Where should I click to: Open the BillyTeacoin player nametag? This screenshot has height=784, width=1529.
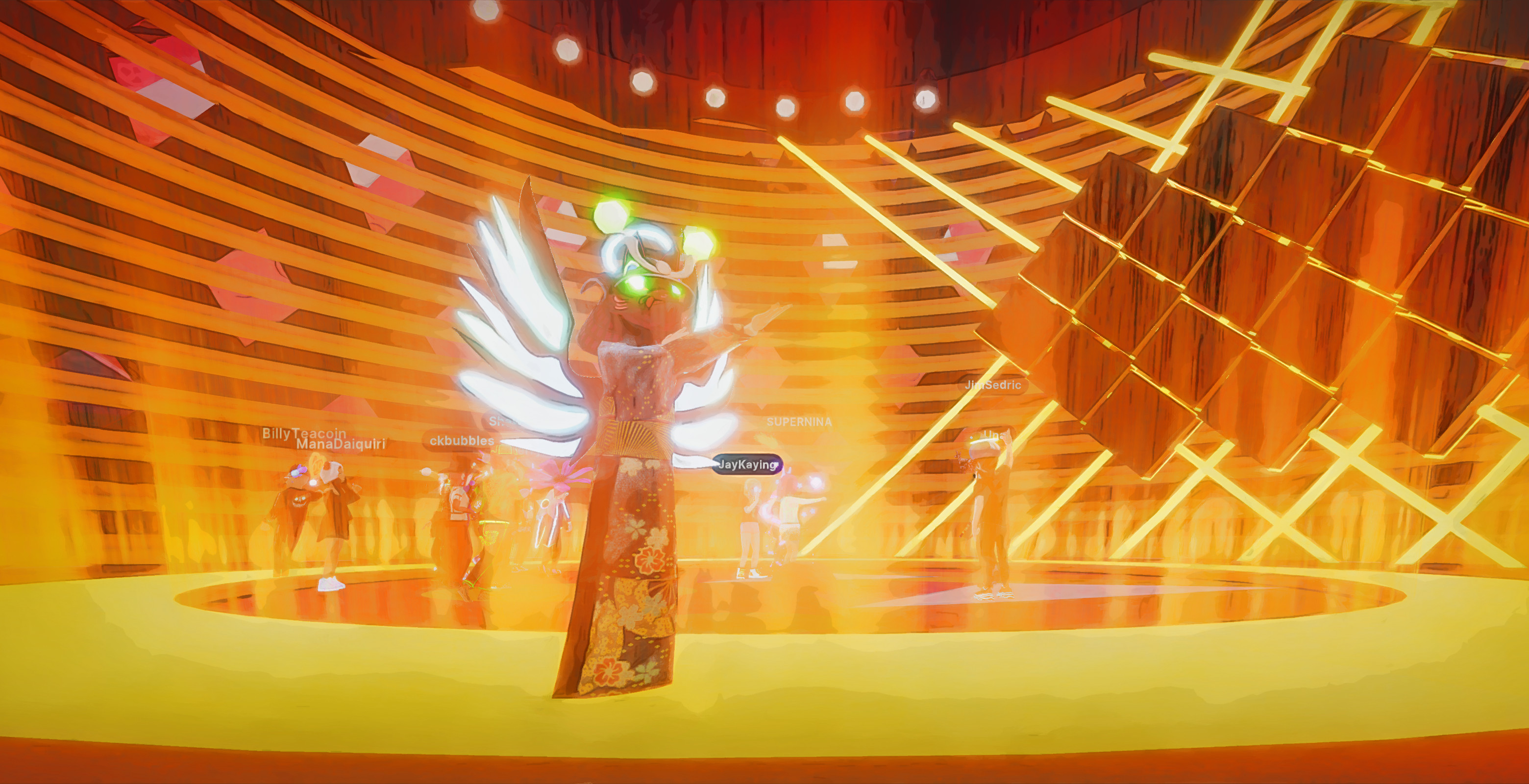click(x=303, y=432)
